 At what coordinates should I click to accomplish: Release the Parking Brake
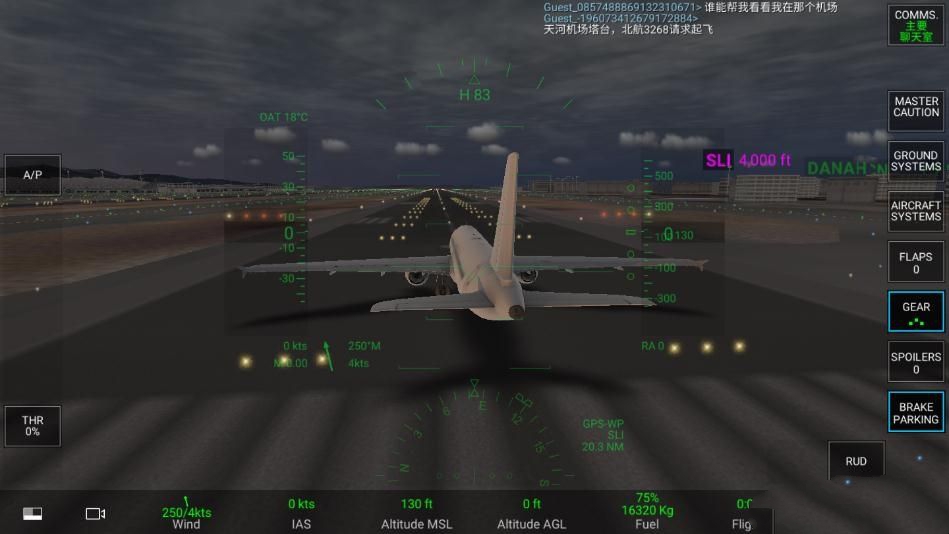point(916,412)
